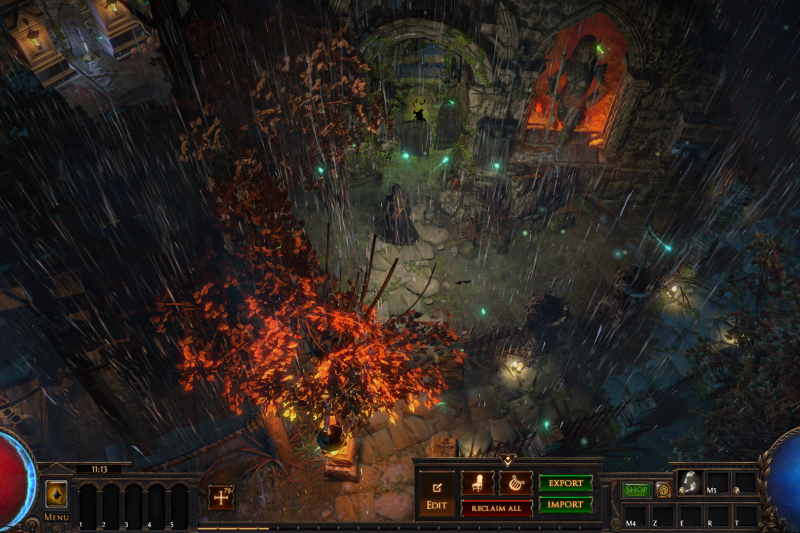Collapse the hideout panel with the top arrow
This screenshot has height=533, width=800.
(x=507, y=460)
